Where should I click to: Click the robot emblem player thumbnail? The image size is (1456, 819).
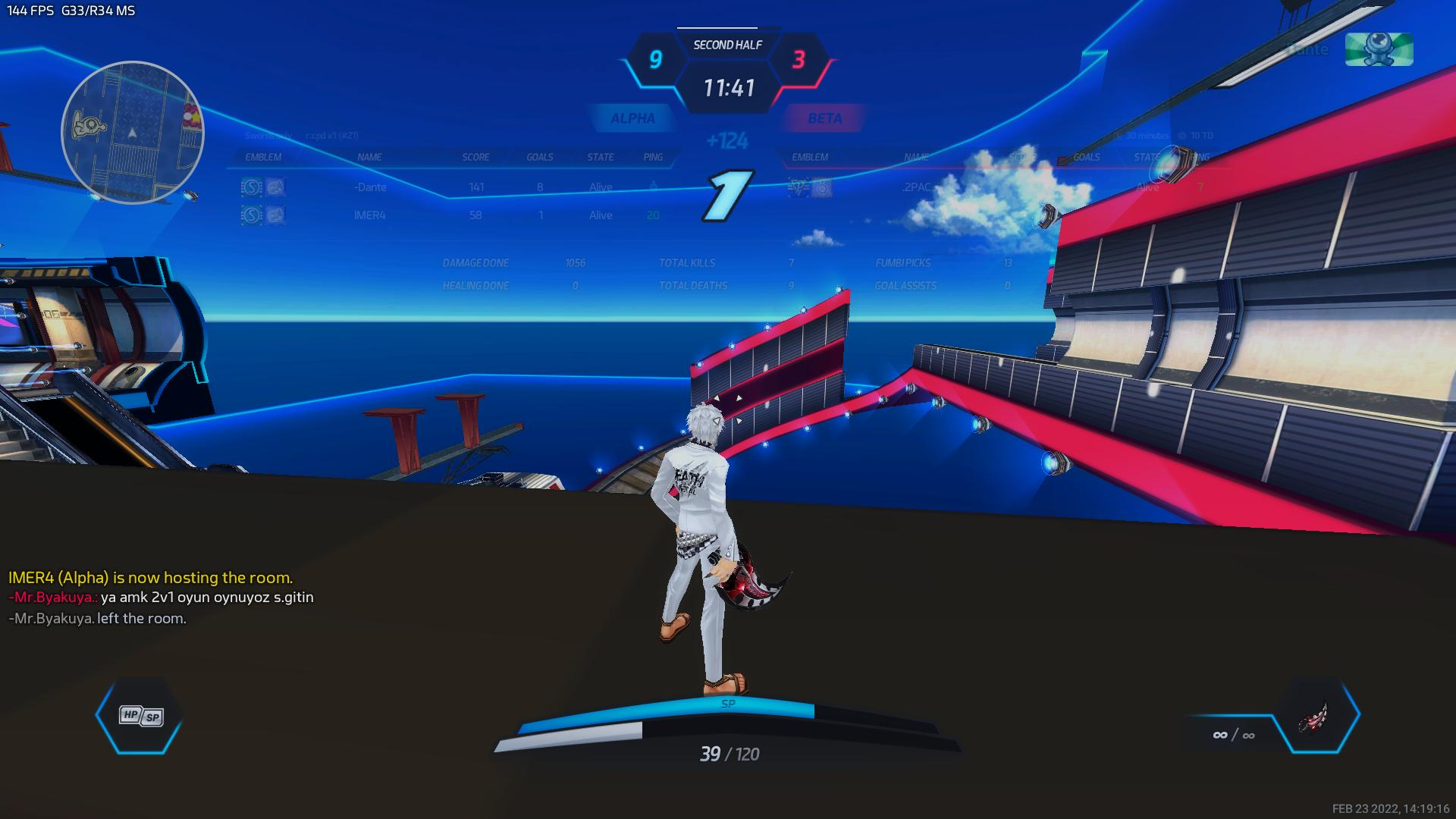[x=1379, y=49]
